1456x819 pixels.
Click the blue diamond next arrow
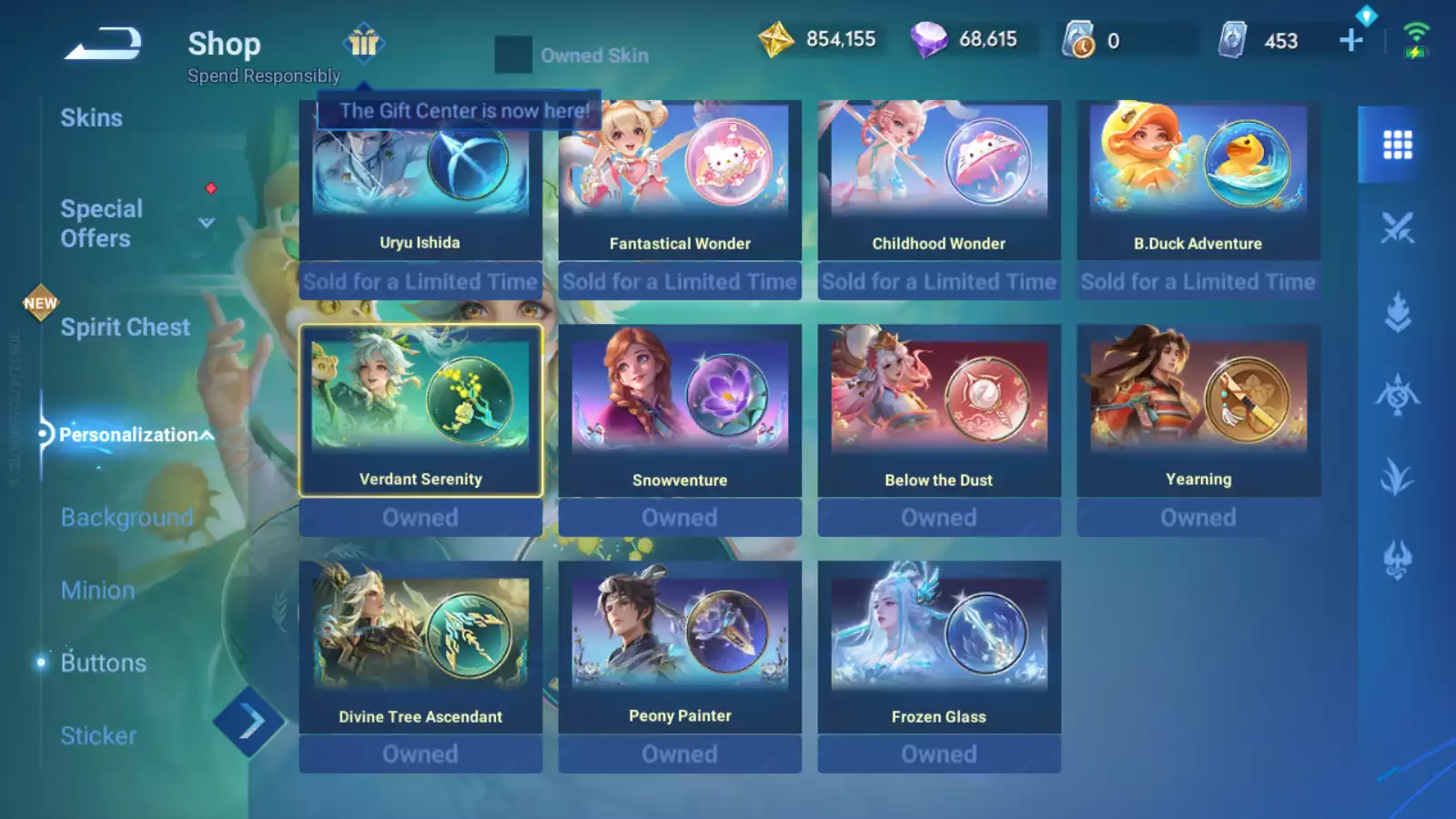coord(249,723)
